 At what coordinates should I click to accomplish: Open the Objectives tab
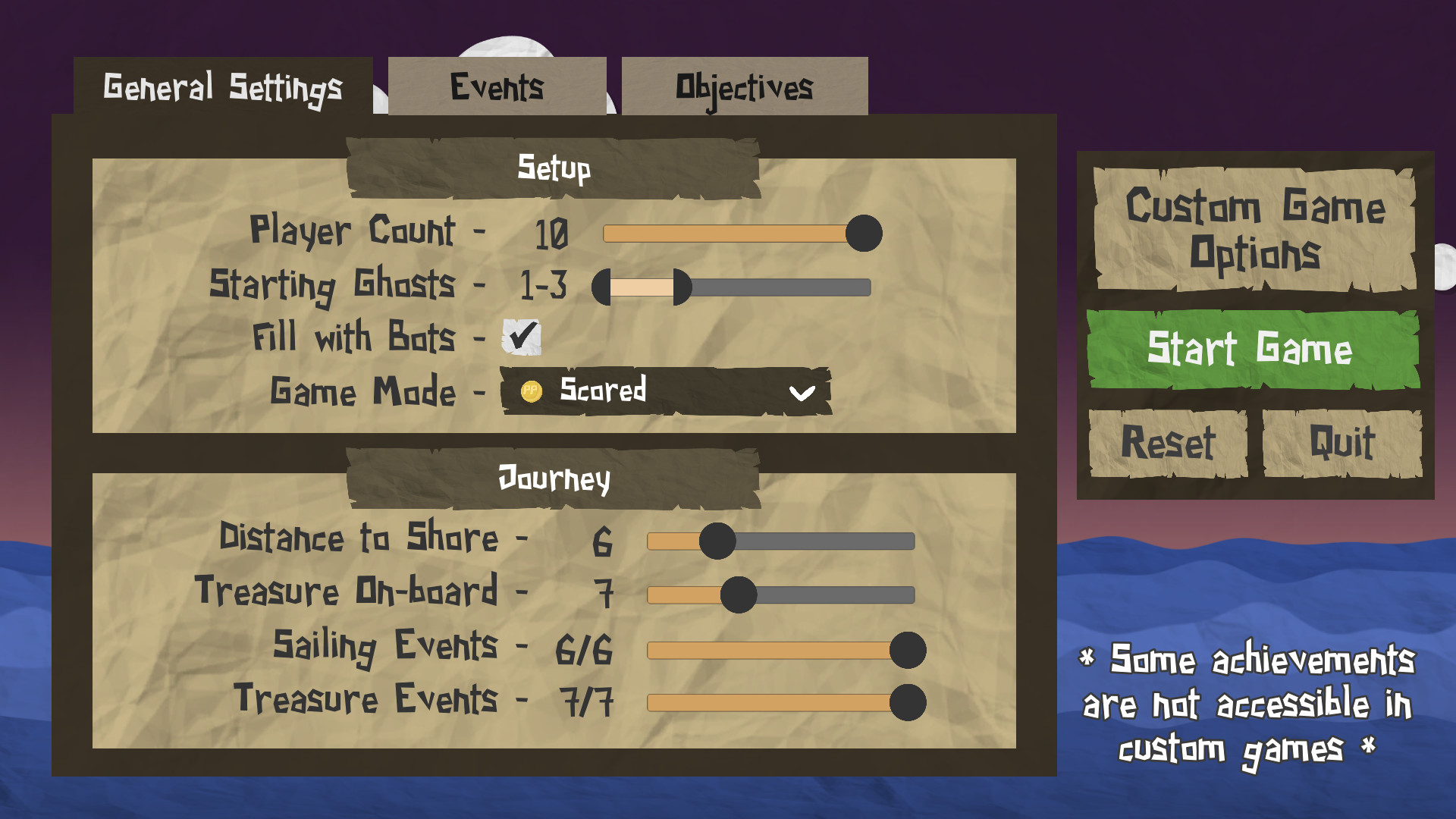(745, 86)
